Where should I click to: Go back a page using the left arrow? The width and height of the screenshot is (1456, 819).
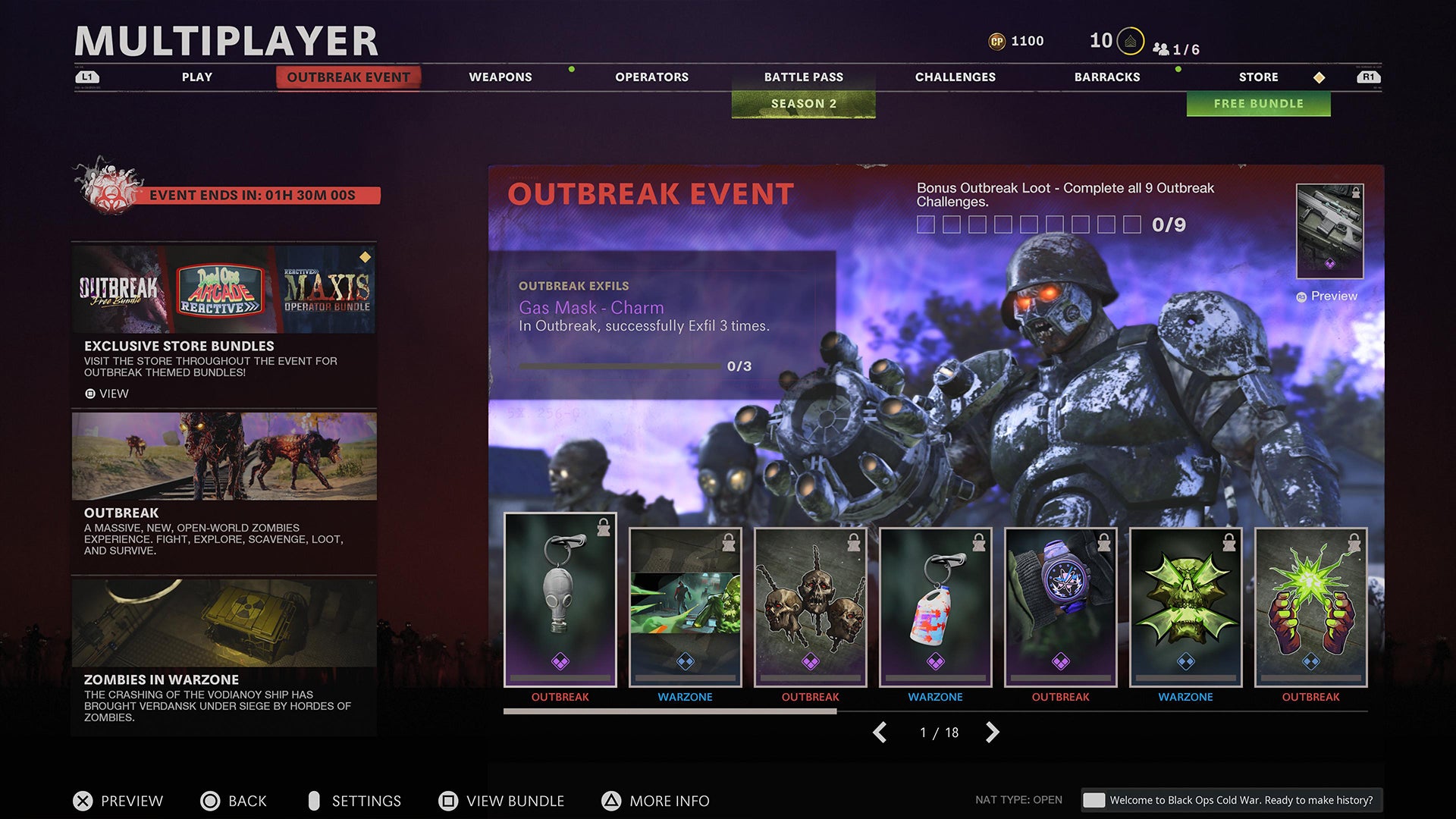pyautogui.click(x=880, y=733)
